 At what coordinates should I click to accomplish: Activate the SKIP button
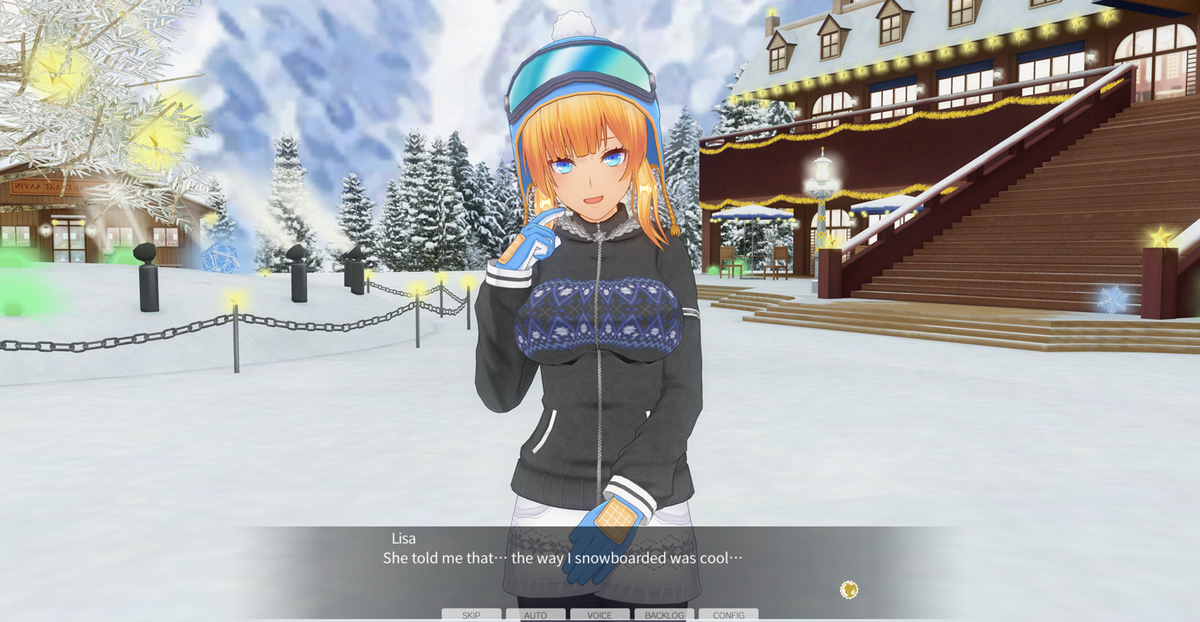(471, 615)
